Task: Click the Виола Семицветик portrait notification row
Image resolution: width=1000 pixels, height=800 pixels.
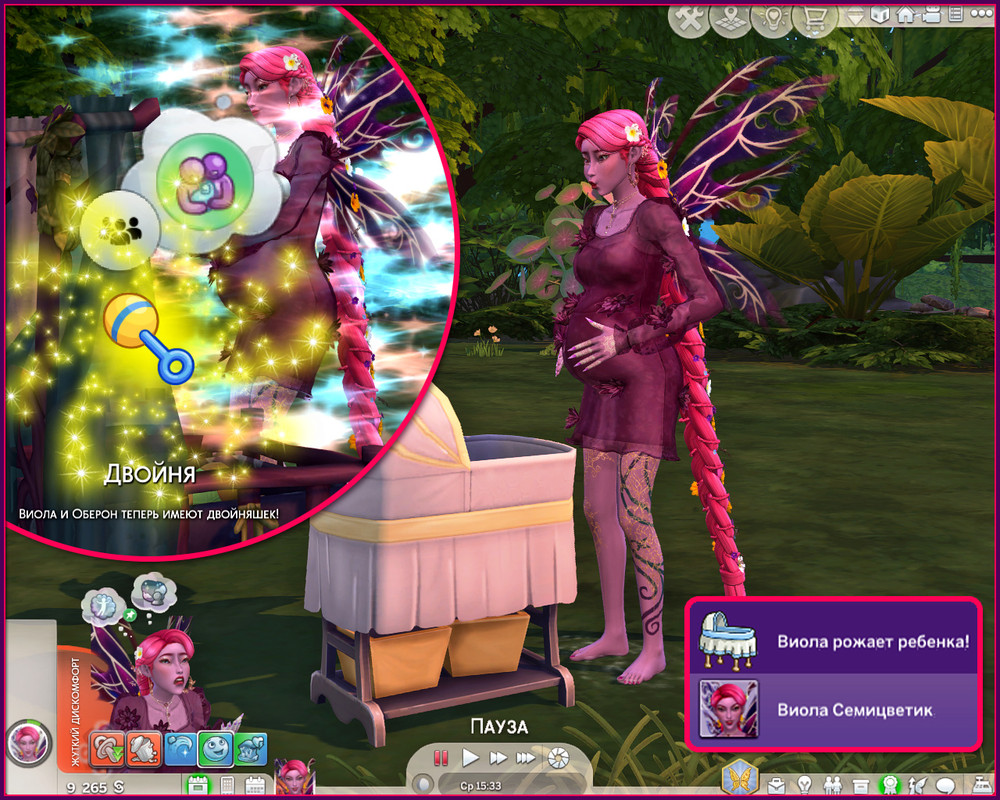Action: (830, 710)
